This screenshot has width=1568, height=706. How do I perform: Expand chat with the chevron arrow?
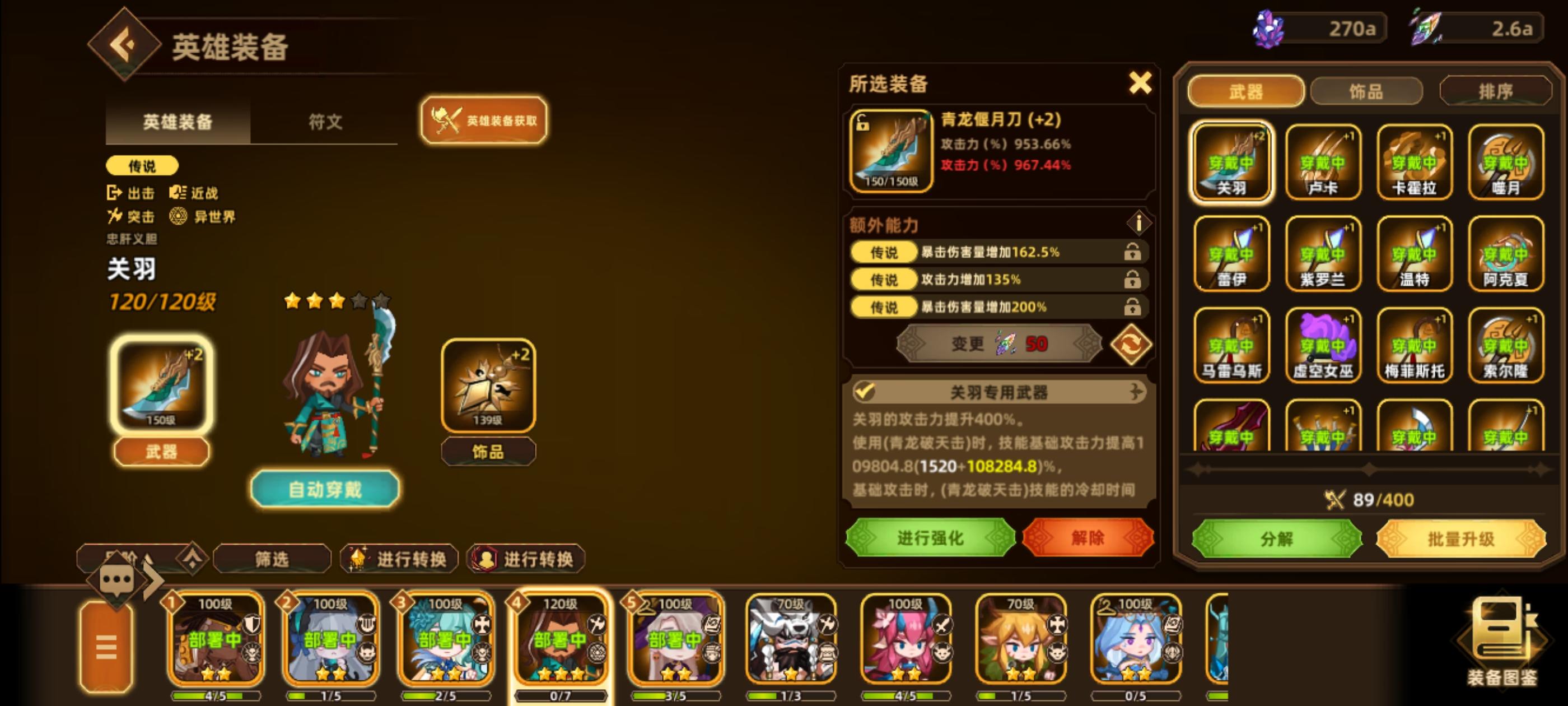pyautogui.click(x=150, y=580)
